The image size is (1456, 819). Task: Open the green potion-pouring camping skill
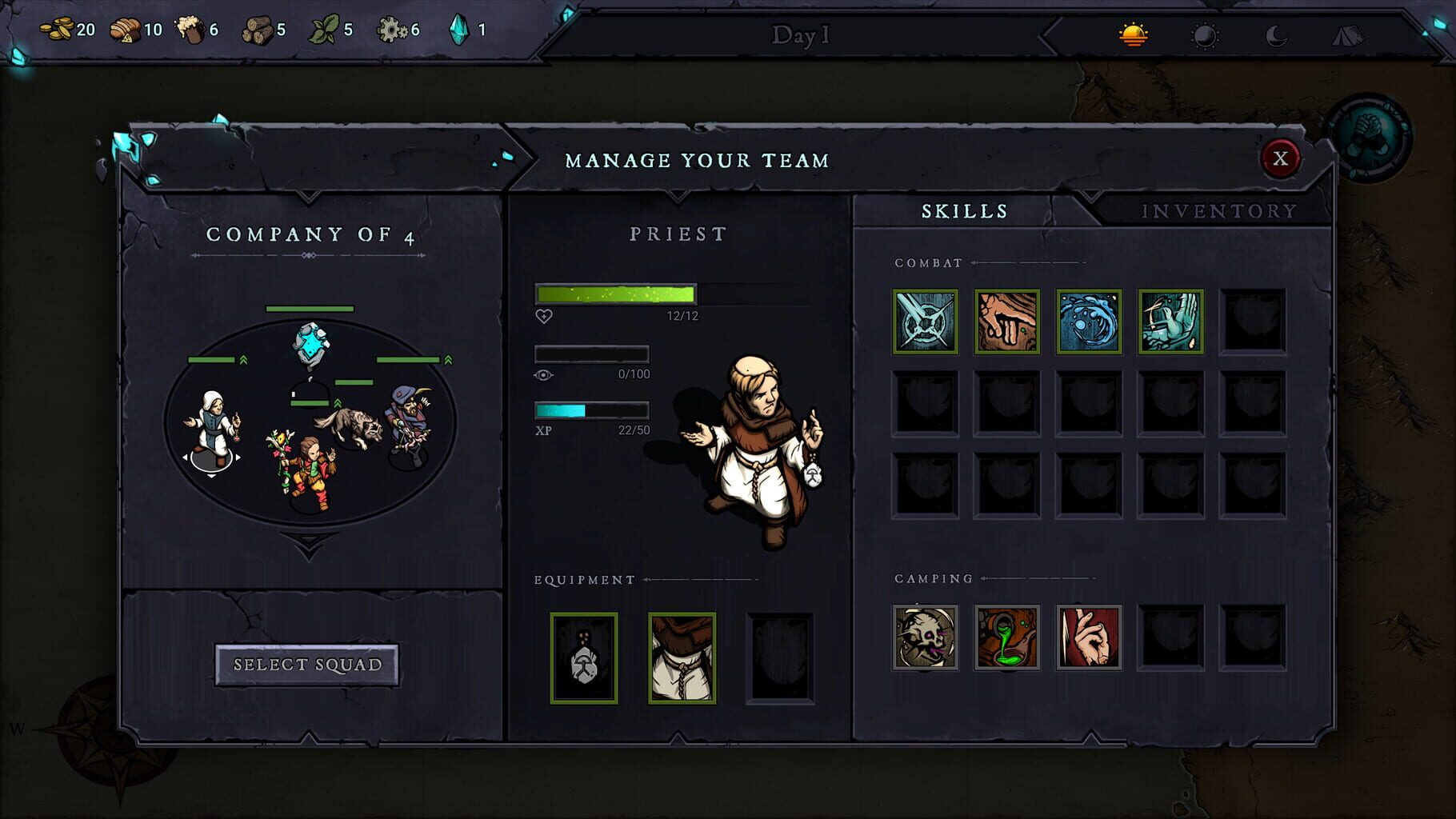(1007, 637)
